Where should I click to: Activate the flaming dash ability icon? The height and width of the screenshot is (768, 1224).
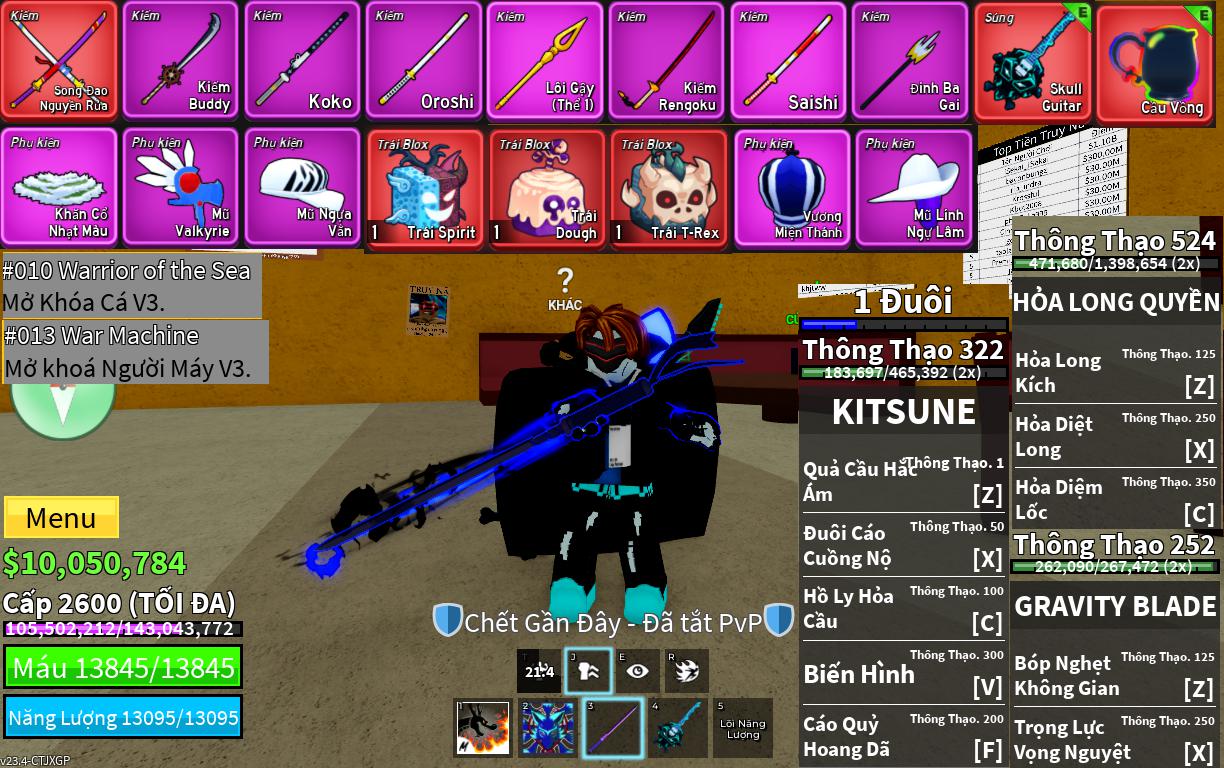(x=687, y=671)
